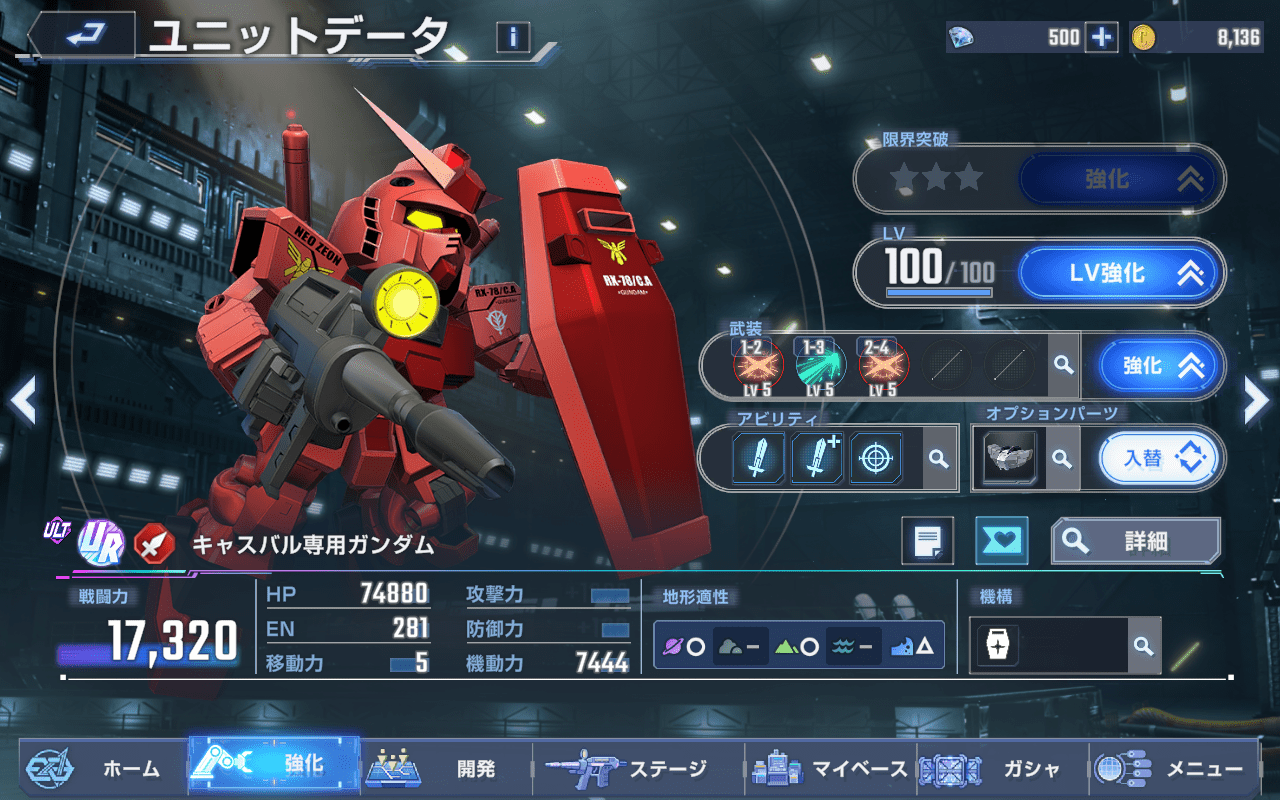
Task: View abilities with the アビリティ magnifier
Action: click(x=938, y=458)
